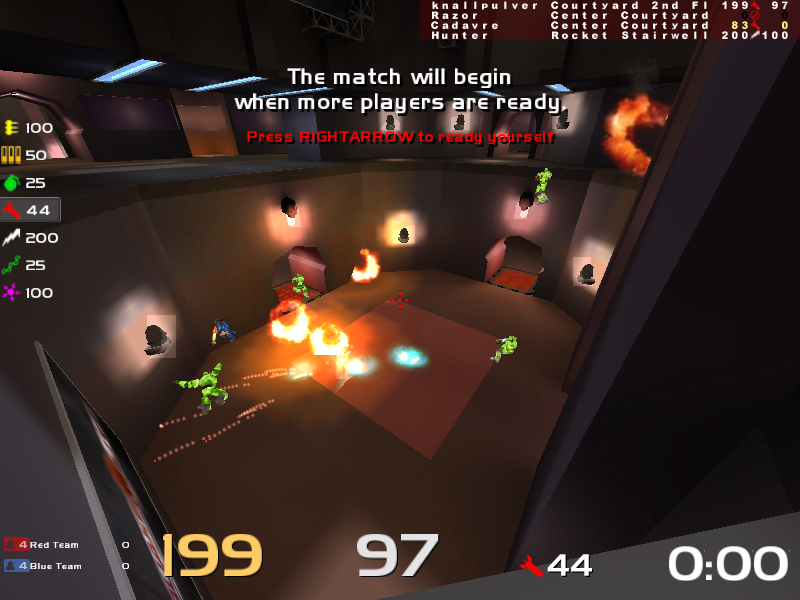The height and width of the screenshot is (600, 800).
Task: Pick the green railgun weapon icon
Action: pyautogui.click(x=30, y=265)
